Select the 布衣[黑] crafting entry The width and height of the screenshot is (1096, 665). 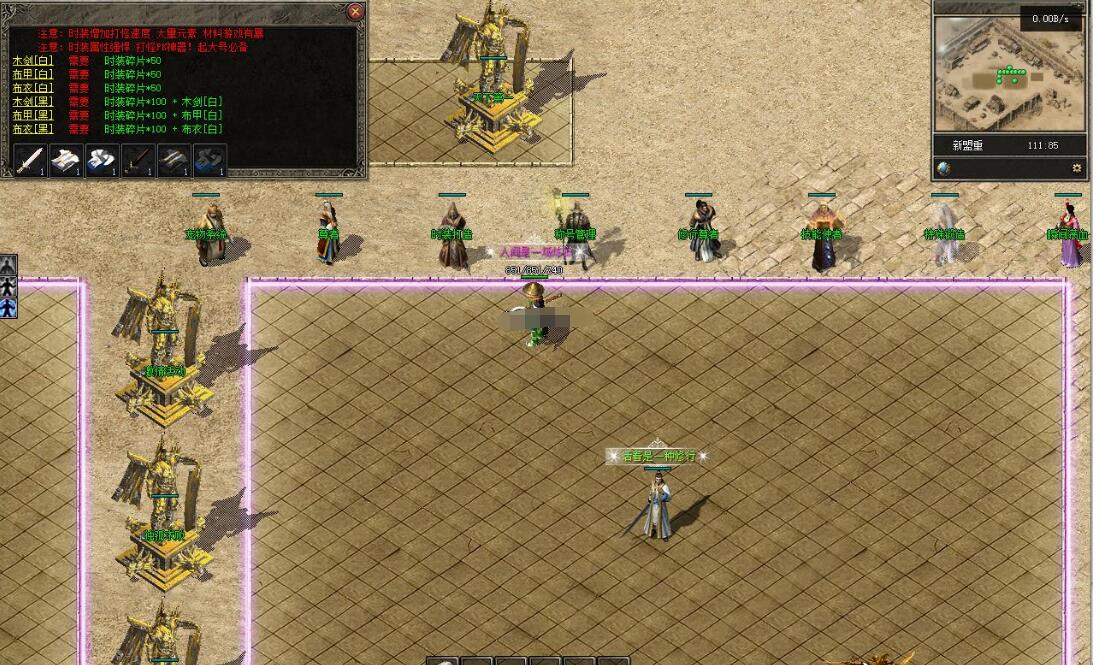tap(32, 129)
